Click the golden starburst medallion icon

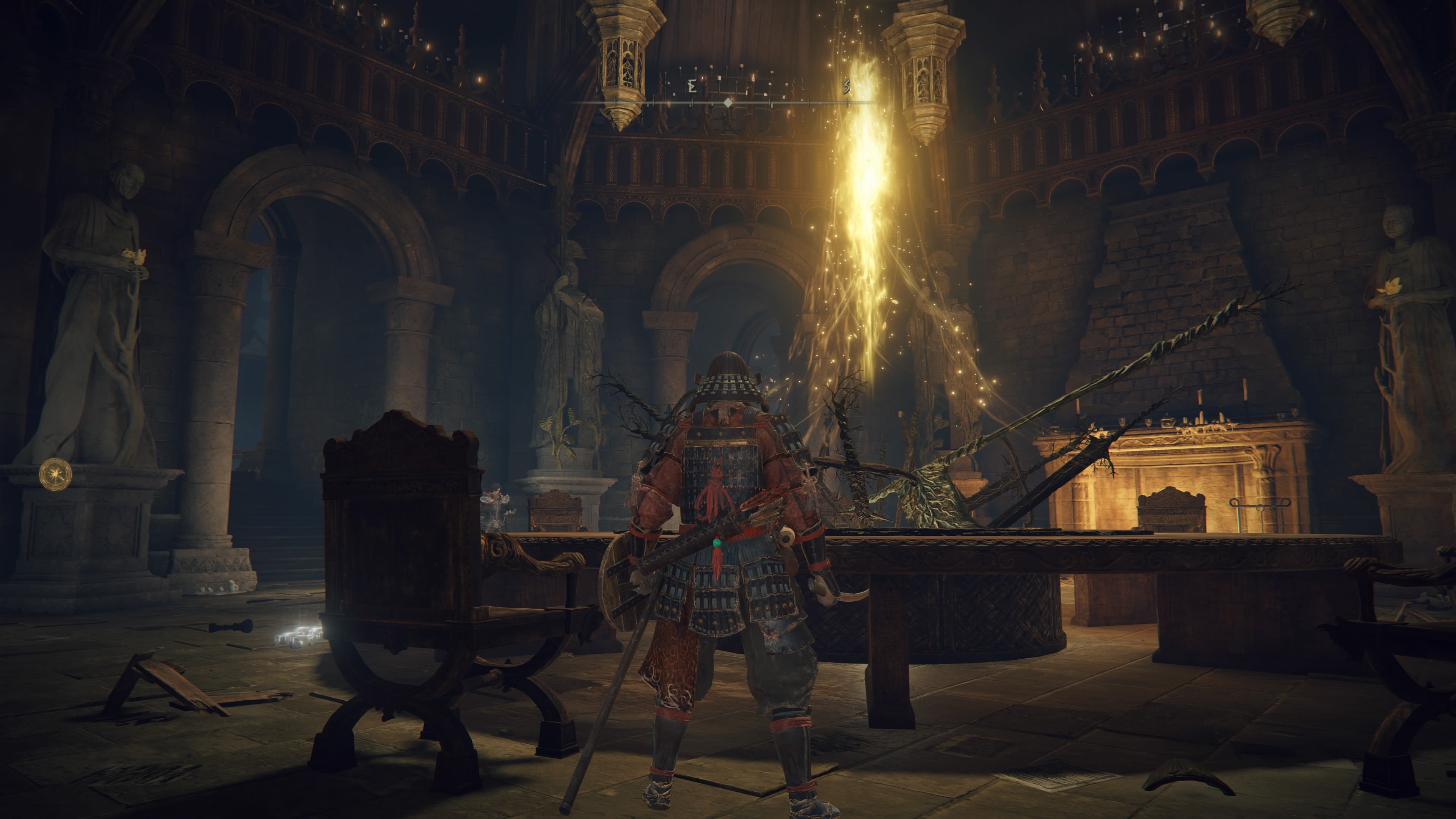55,474
